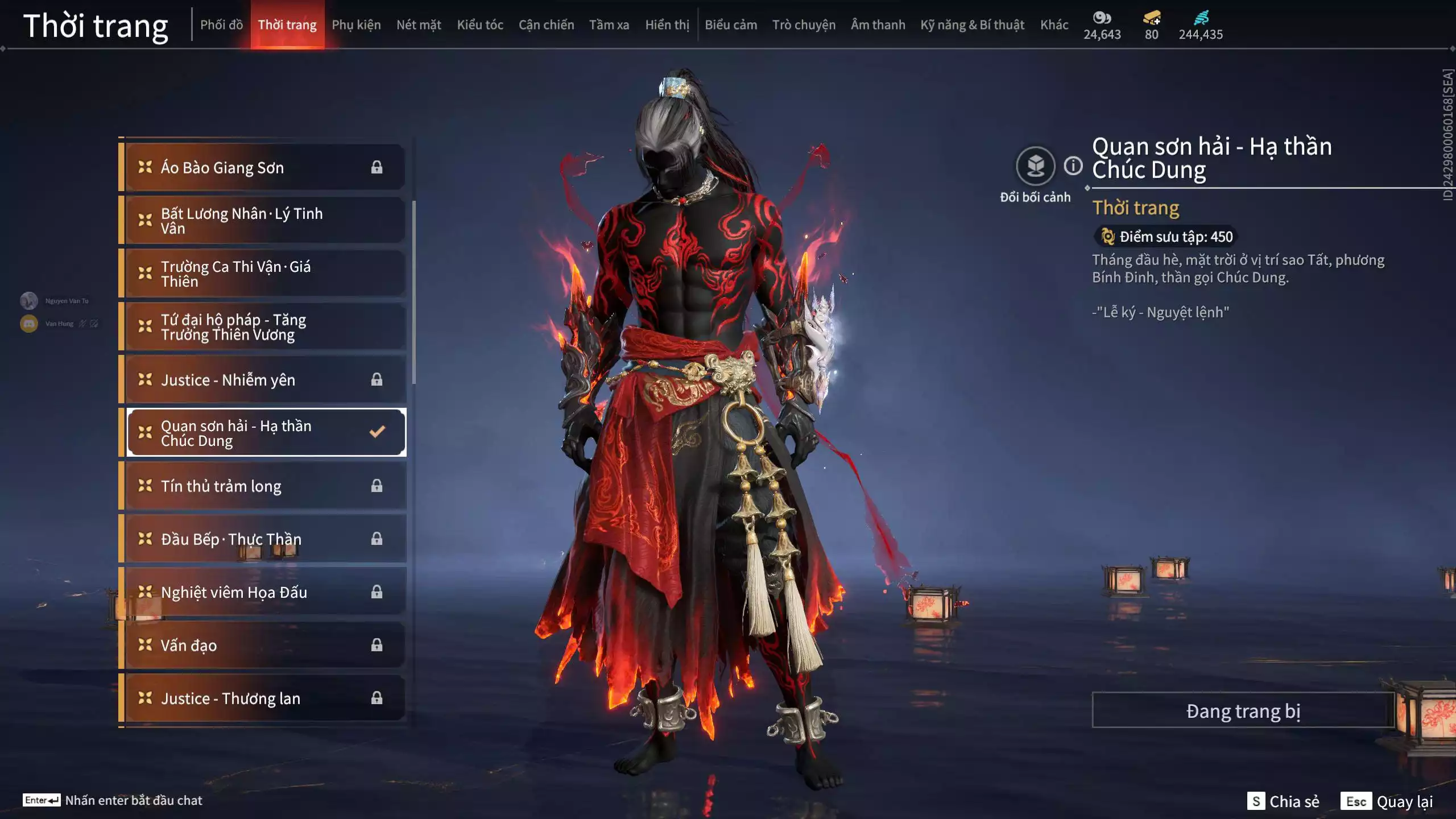Select the Kiểu tóc tab

pos(480,25)
